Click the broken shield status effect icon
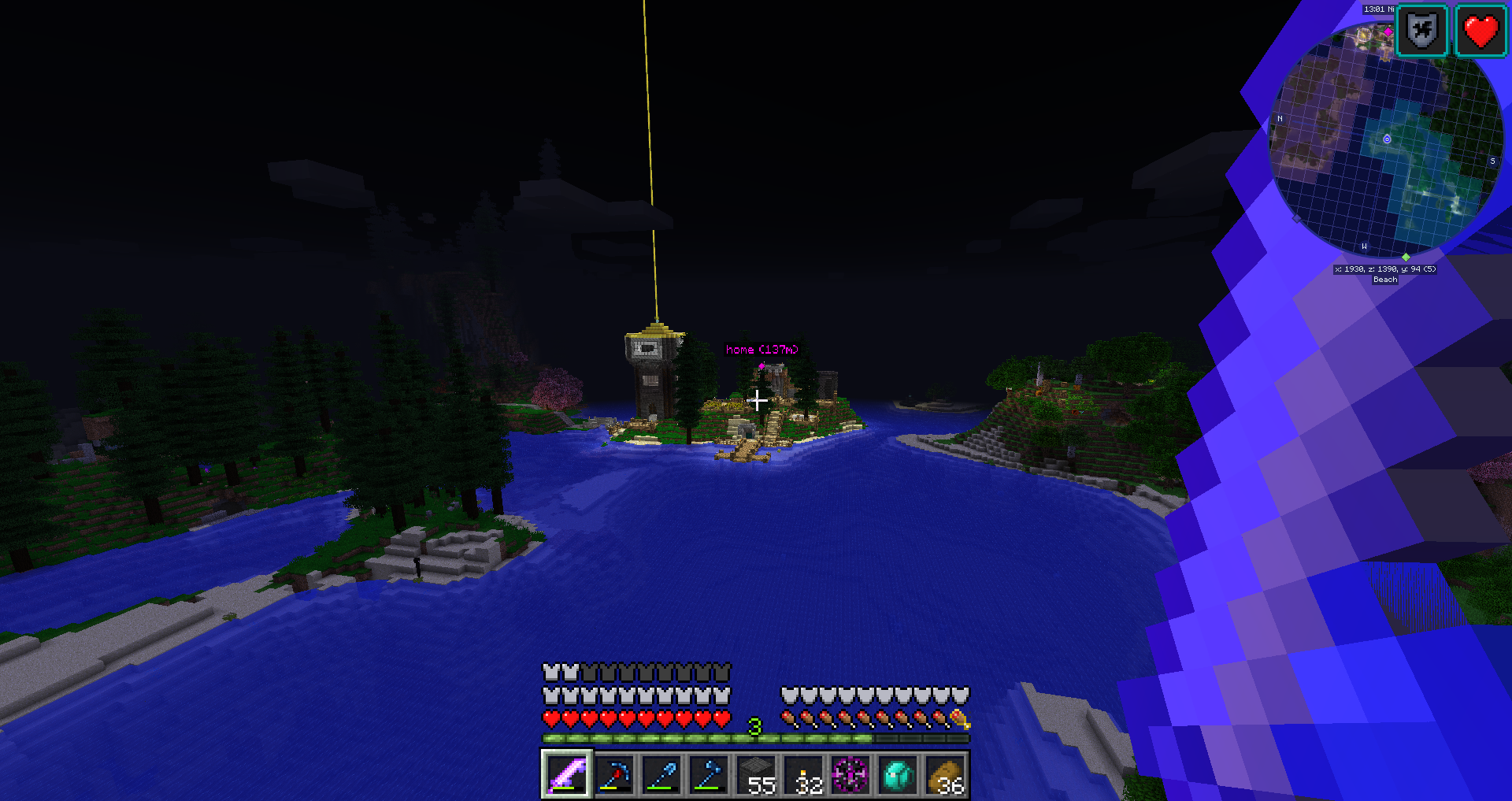This screenshot has width=1512, height=801. [x=1422, y=32]
